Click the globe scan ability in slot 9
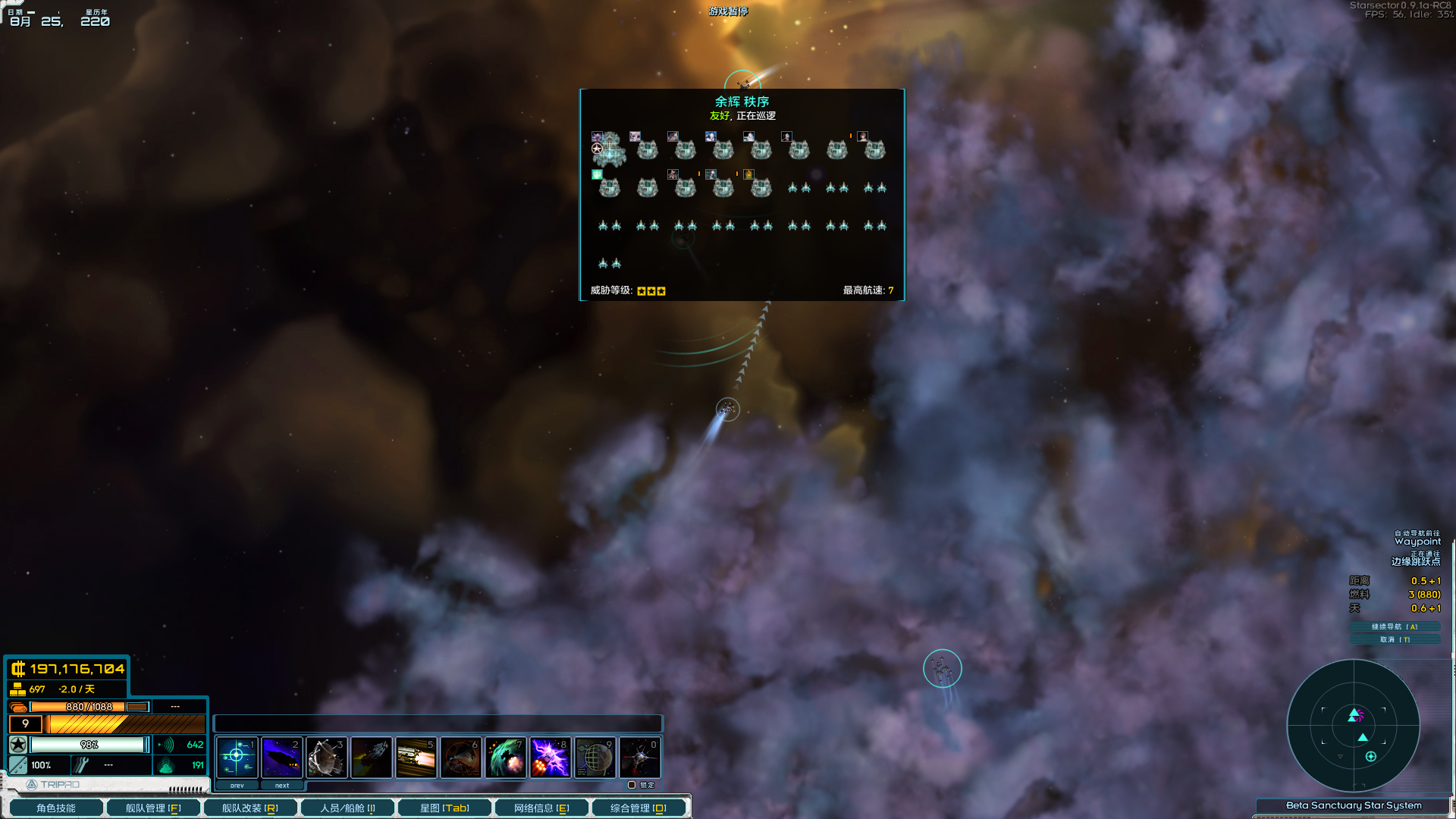 tap(595, 756)
